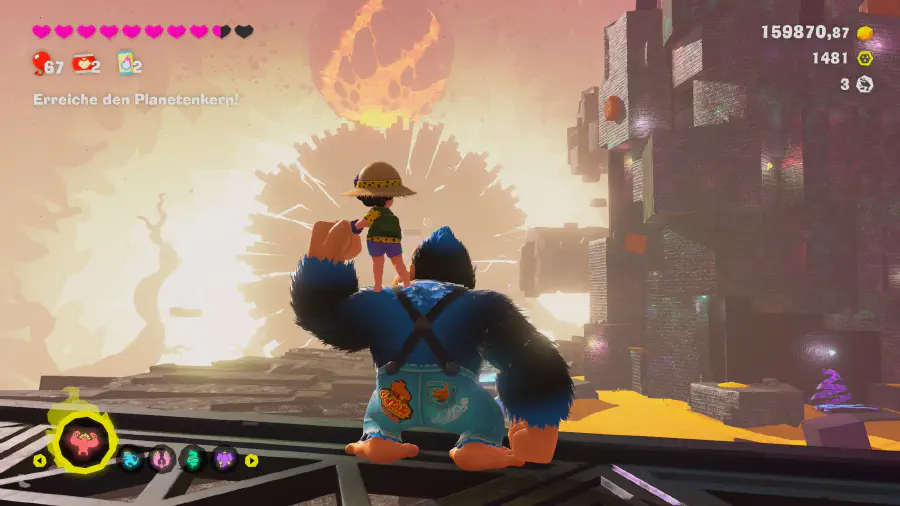Switch to the pink Ostrich Bananza icon
This screenshot has width=900, height=506.
click(161, 459)
